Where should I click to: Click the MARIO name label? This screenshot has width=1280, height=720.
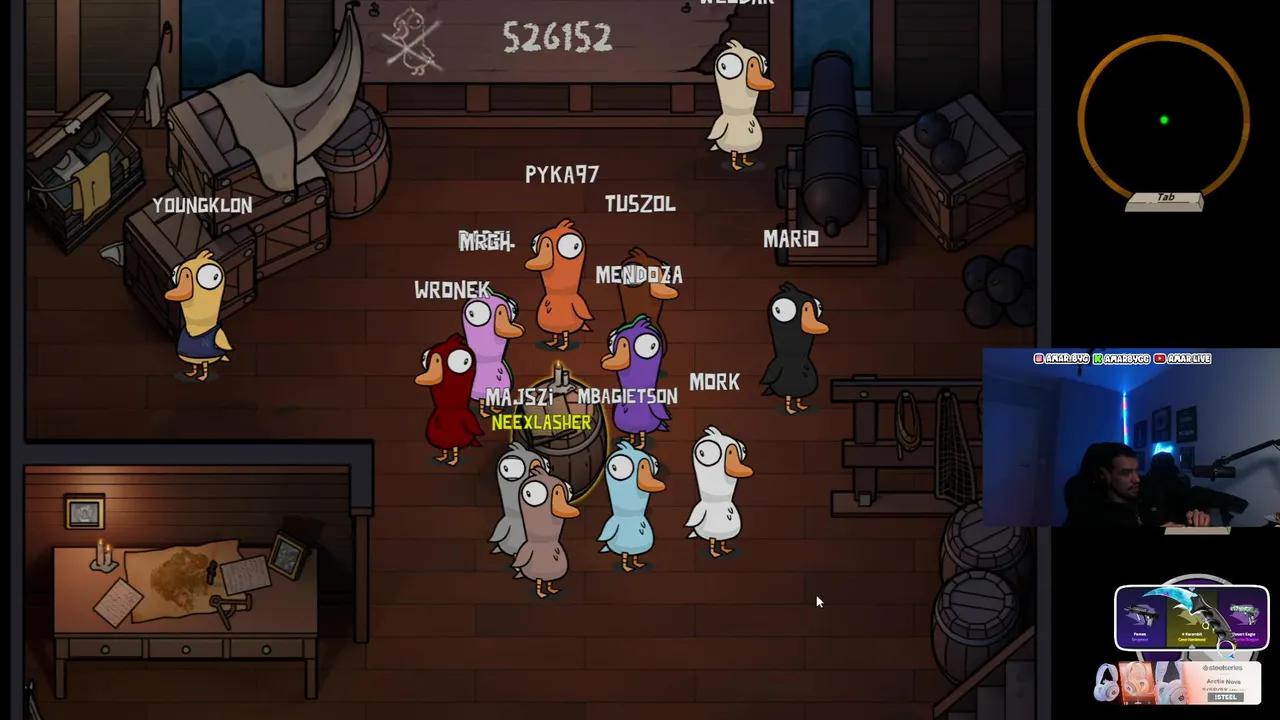pyautogui.click(x=790, y=239)
